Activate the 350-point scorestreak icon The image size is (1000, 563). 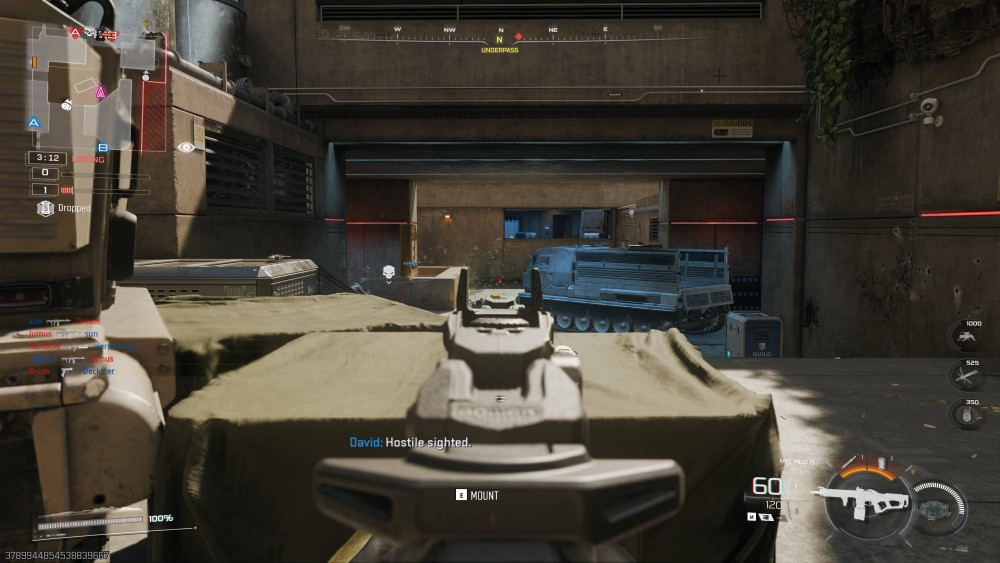pos(966,413)
